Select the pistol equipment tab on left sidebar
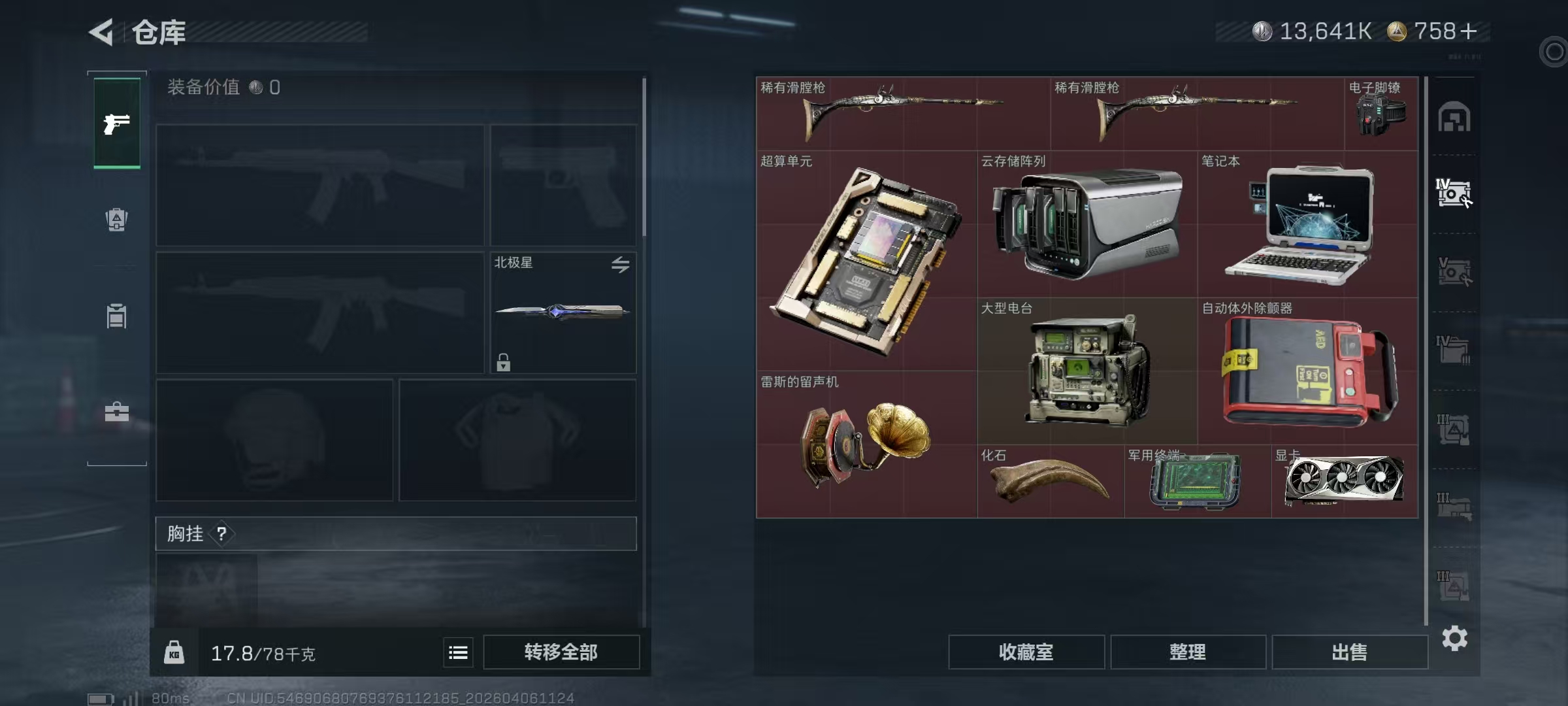The width and height of the screenshot is (1568, 706). [x=116, y=123]
